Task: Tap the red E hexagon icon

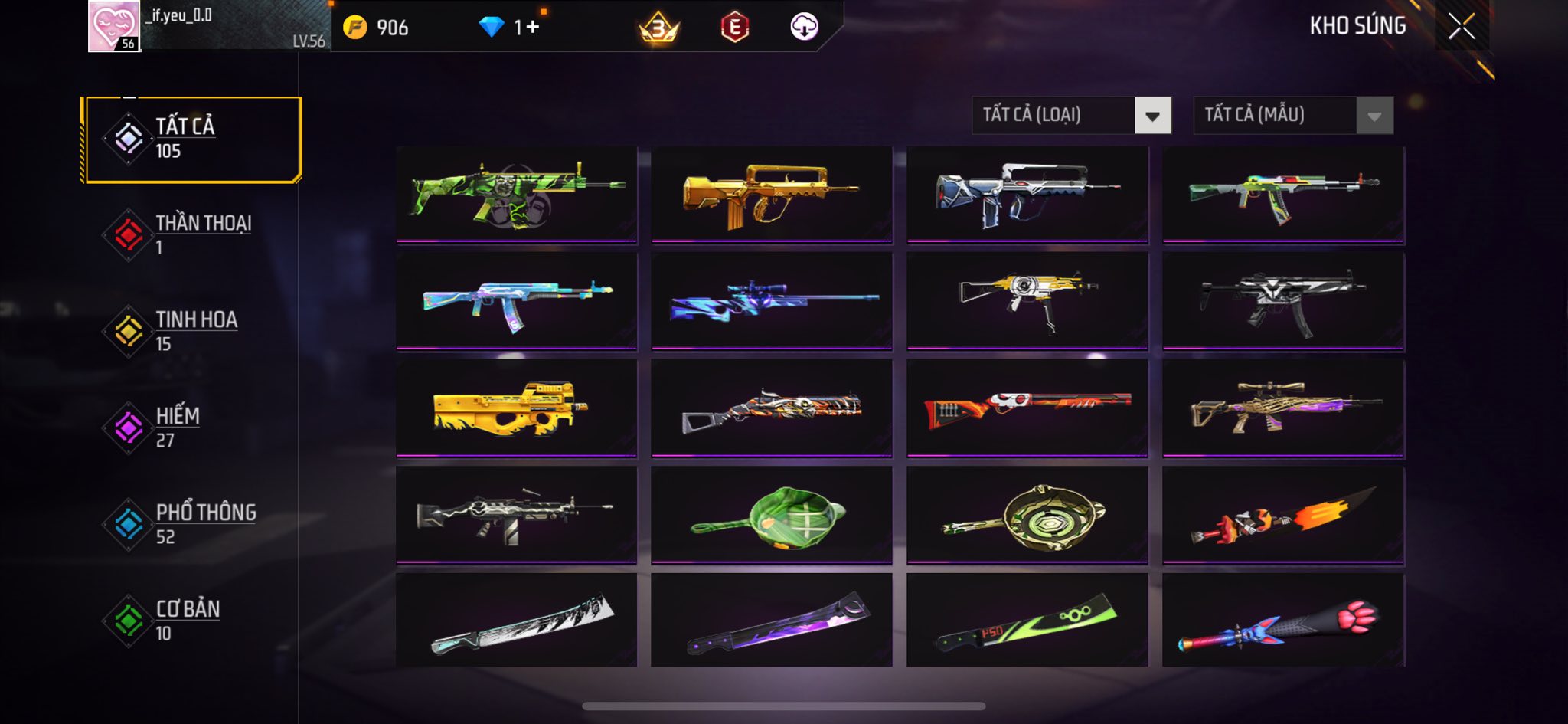Action: [734, 28]
